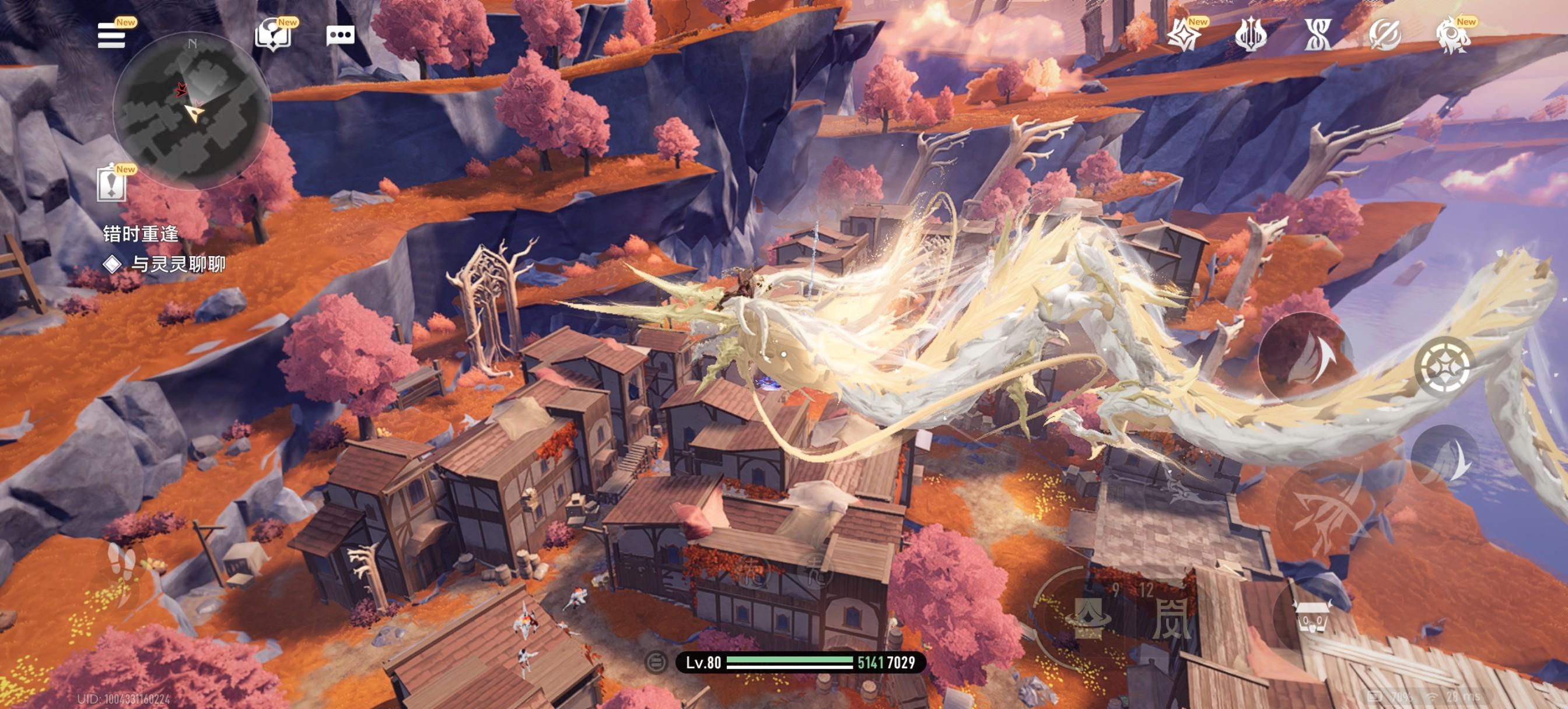Open the four-pointed star icon marked New
Screen dimensions: 1568x709
click(1185, 36)
